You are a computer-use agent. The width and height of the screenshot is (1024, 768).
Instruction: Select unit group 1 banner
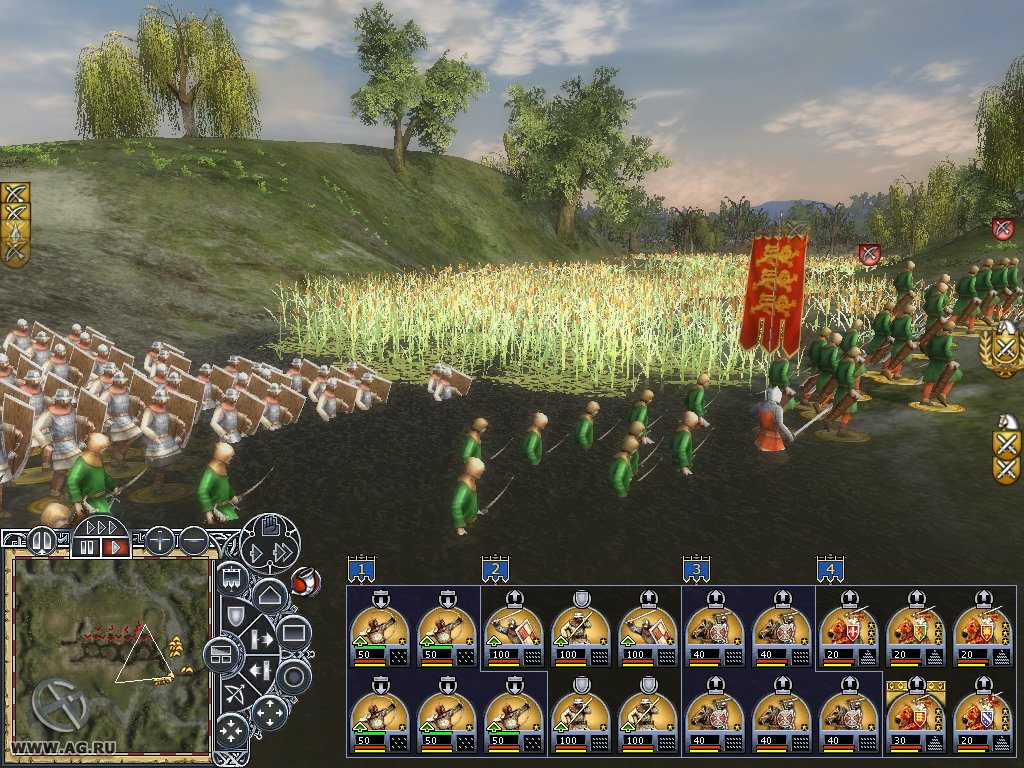tap(362, 570)
